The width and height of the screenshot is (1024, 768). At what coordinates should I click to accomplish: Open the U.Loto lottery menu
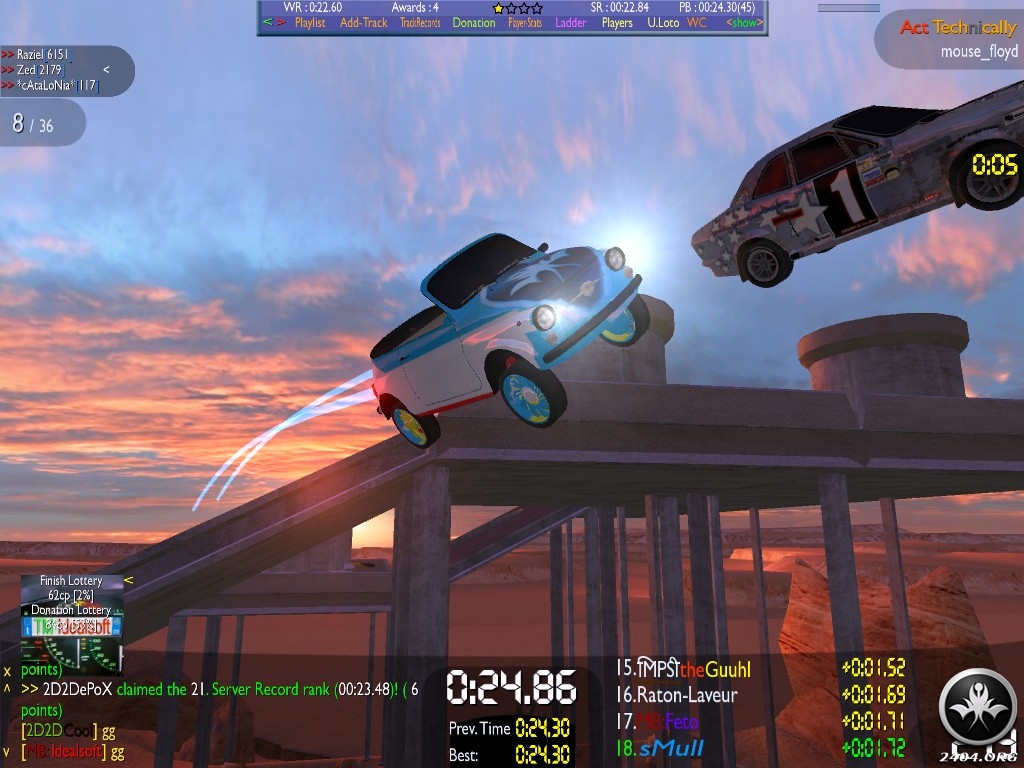(663, 23)
